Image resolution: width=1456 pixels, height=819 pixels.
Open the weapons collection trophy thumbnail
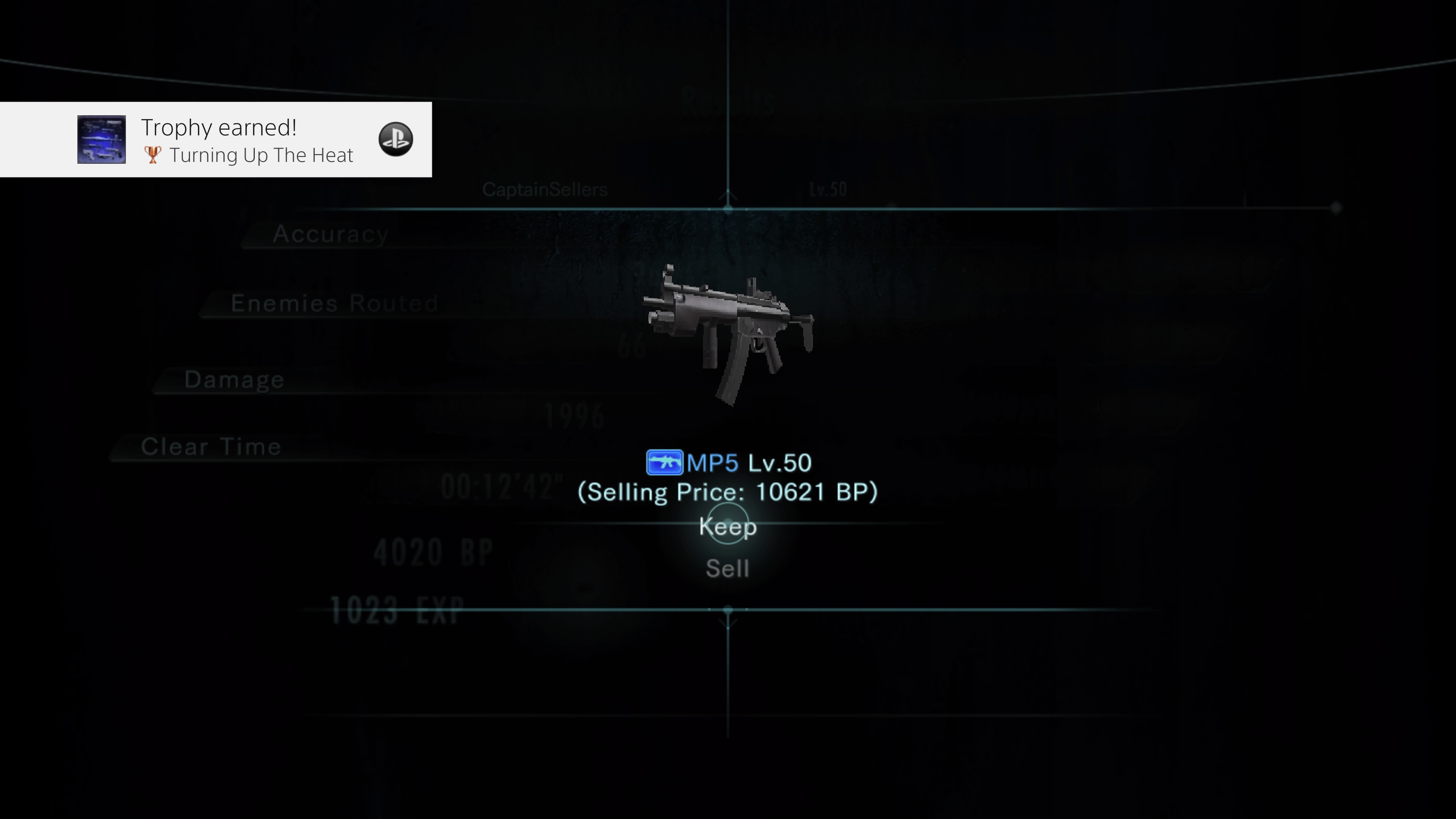tap(102, 139)
